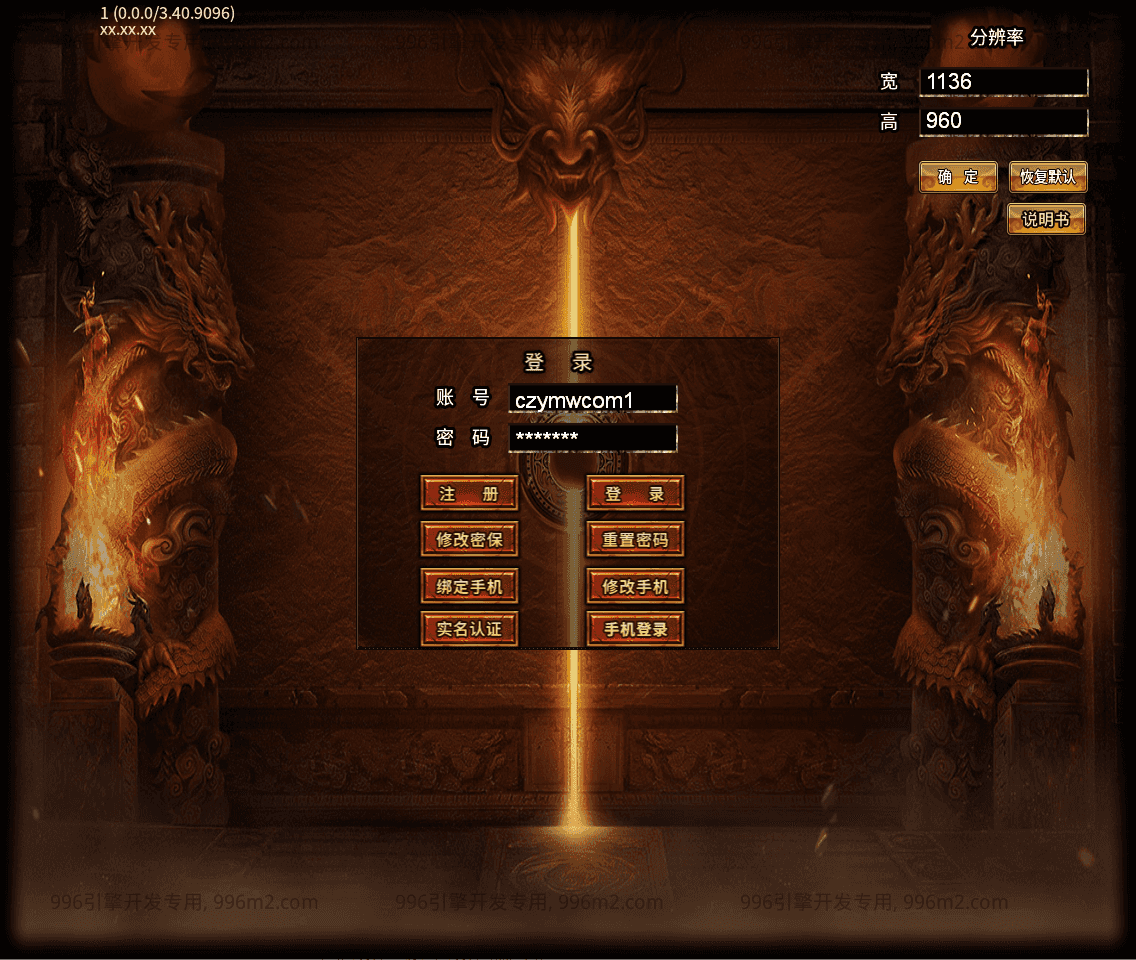
Task: Focus the 账号 account input field
Action: tap(593, 399)
